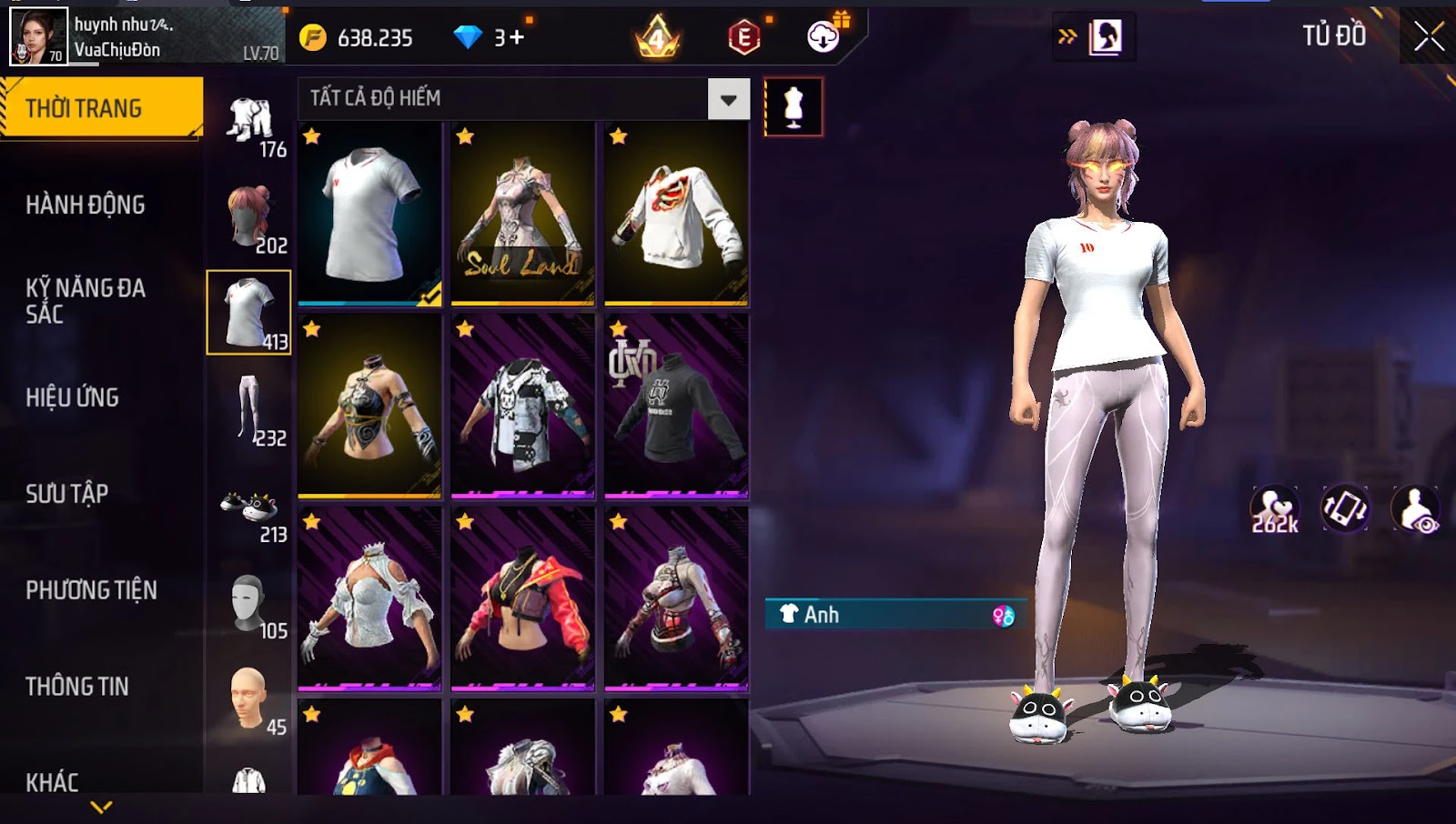
Task: Open the THÔNG TIN tab
Action: tap(77, 687)
